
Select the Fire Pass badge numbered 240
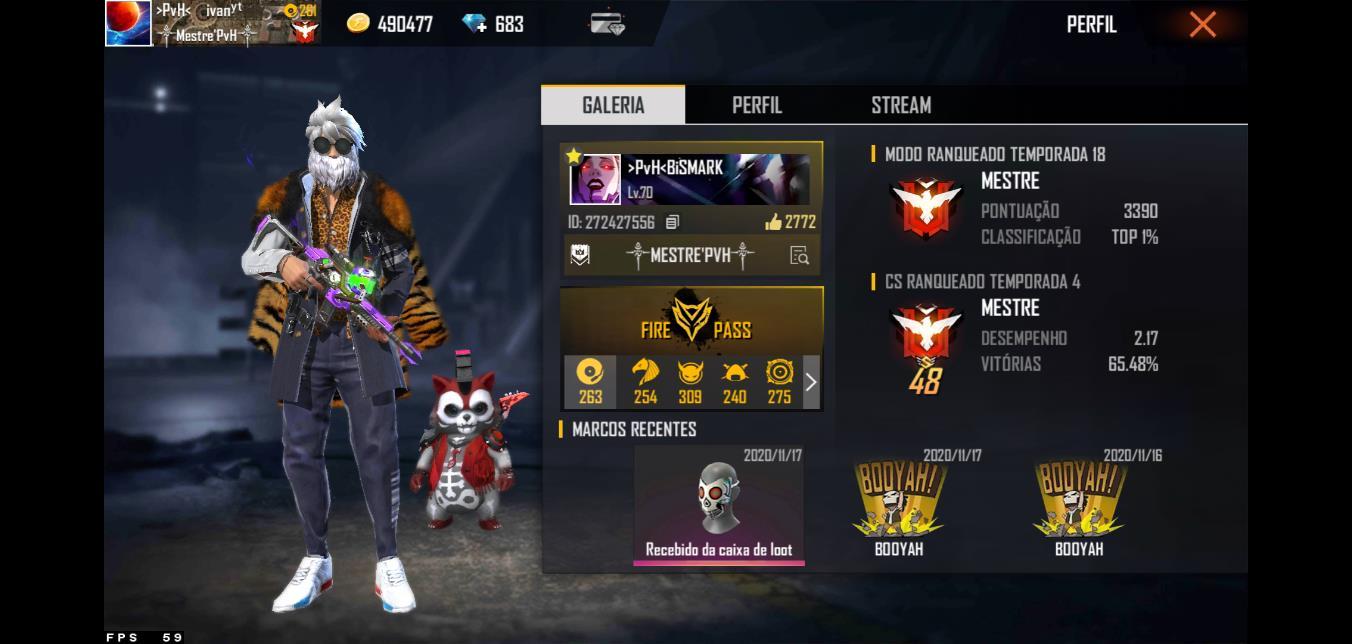click(x=735, y=382)
